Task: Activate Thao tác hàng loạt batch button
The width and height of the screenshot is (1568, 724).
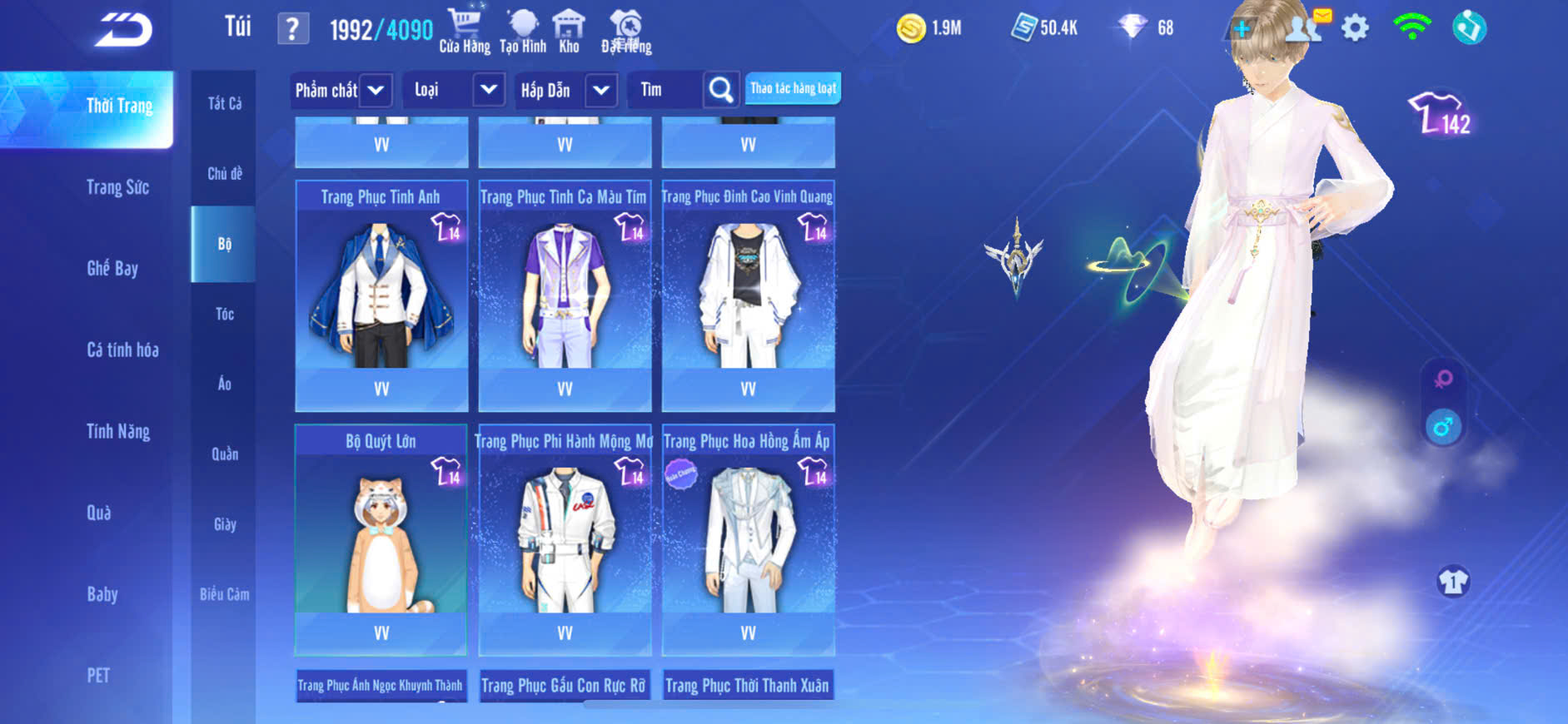Action: (x=793, y=88)
